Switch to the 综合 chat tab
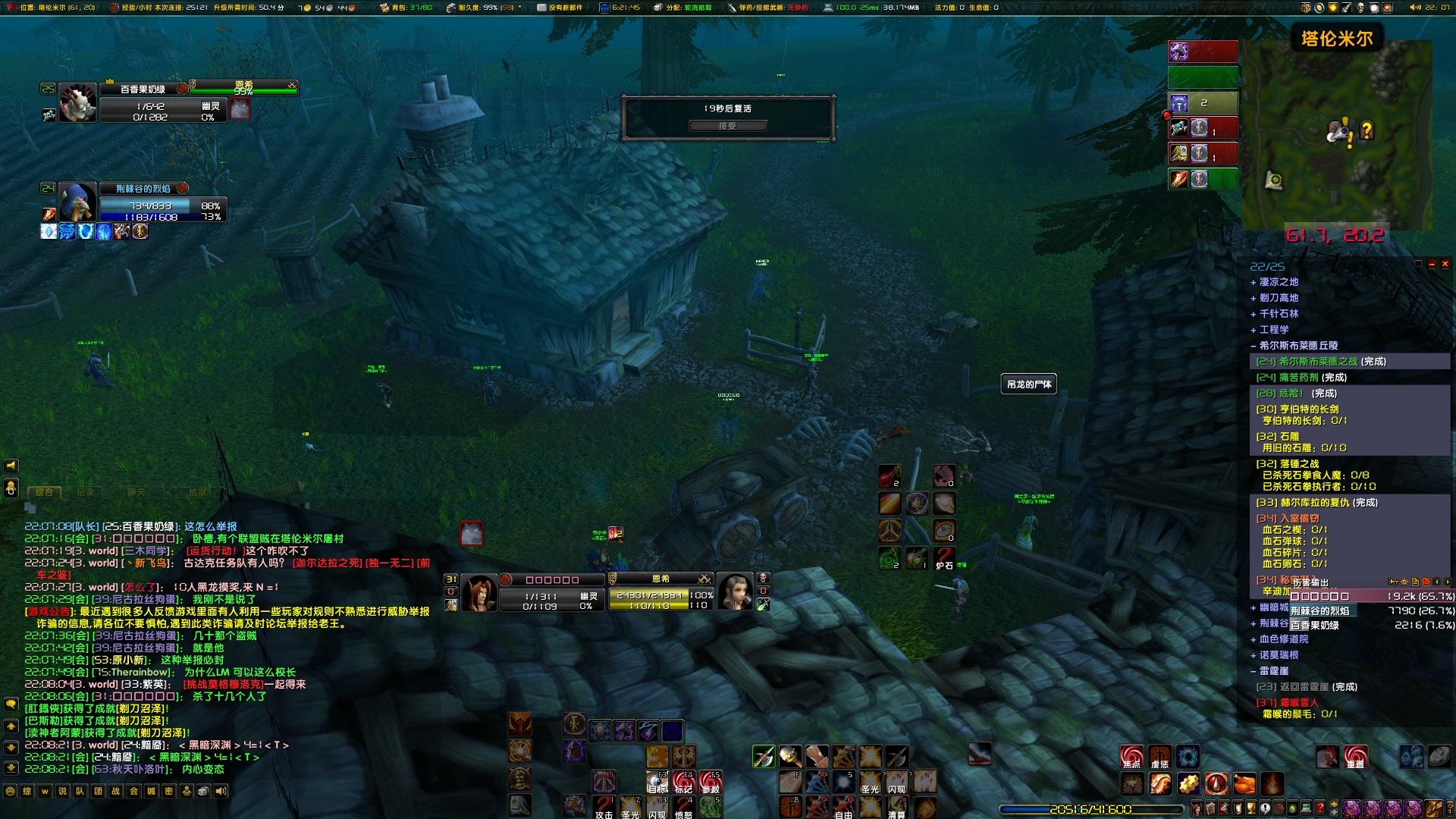 tap(44, 492)
